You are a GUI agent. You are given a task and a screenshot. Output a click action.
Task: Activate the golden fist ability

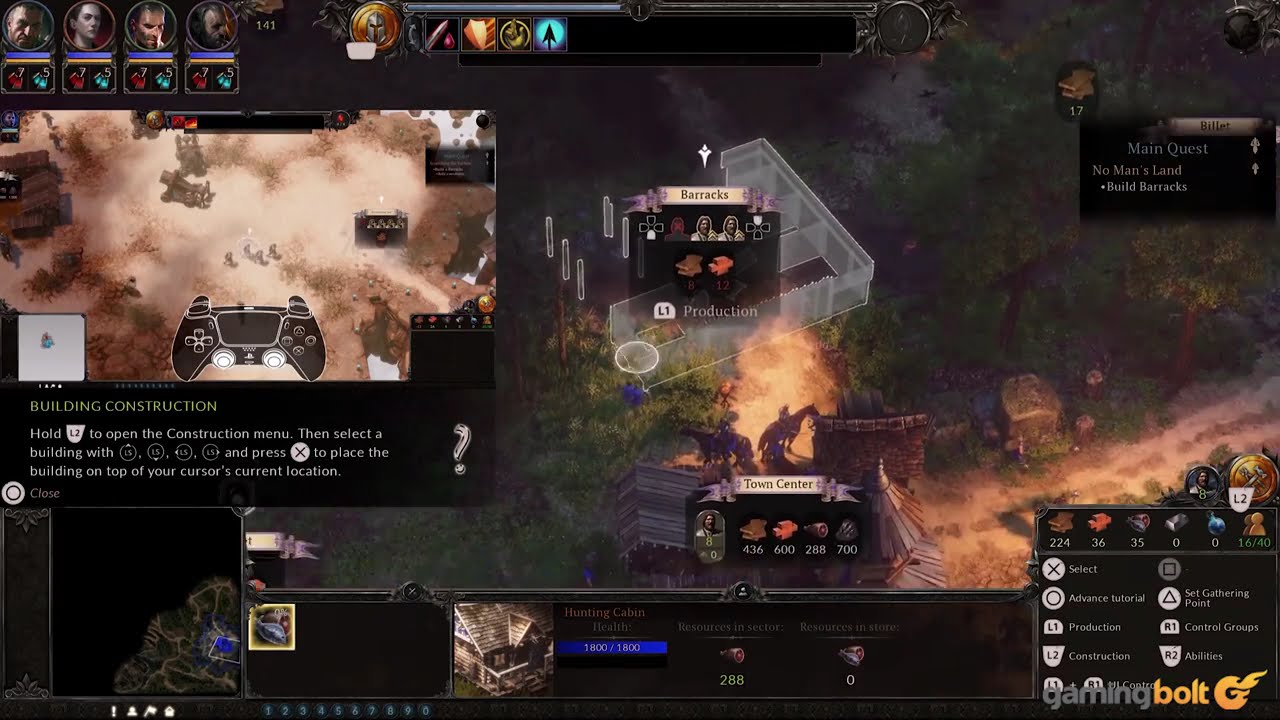(x=514, y=35)
